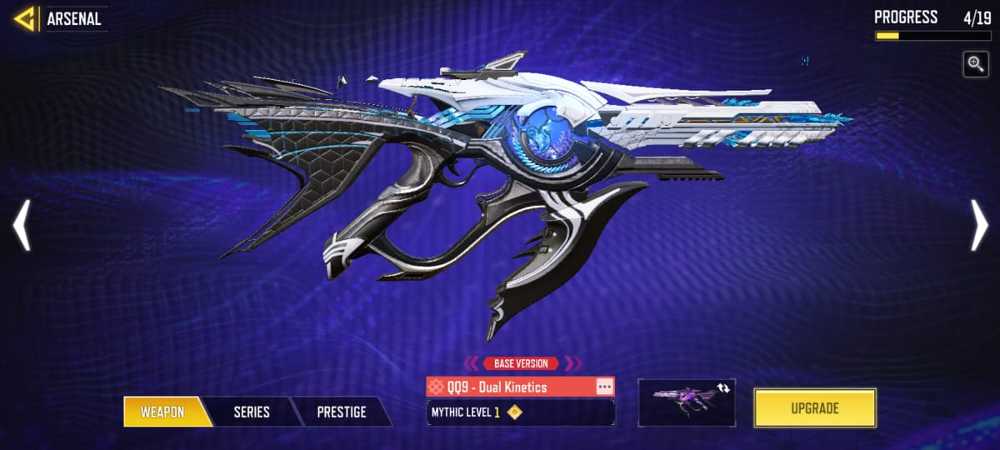Select the Weapon tab

click(163, 412)
